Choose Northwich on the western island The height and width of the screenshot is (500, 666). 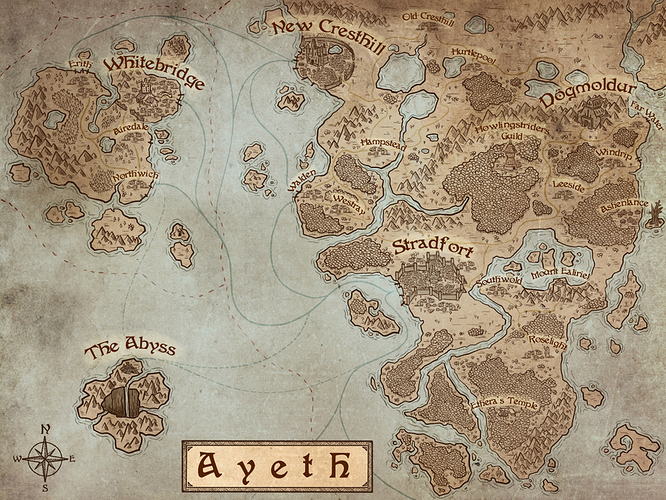tap(136, 174)
